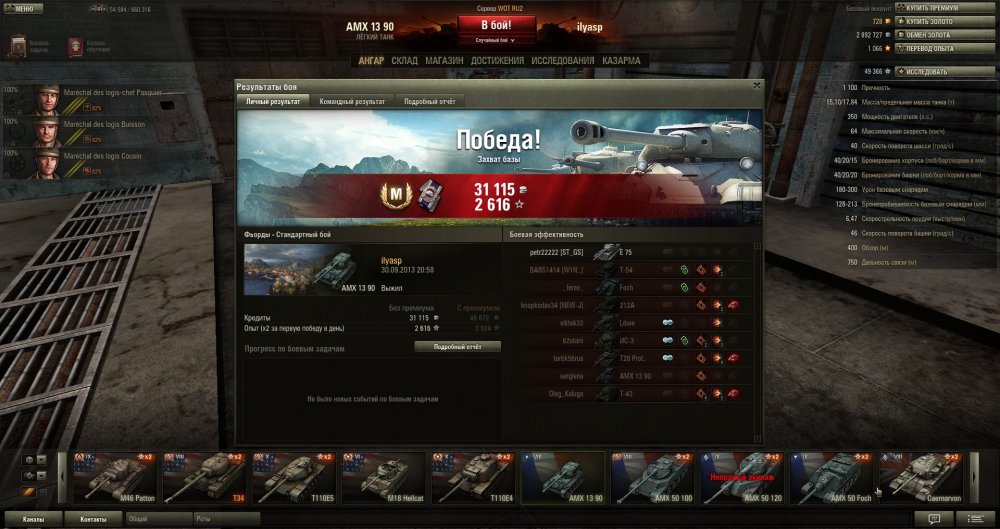Close the battle results window
1000x529 pixels.
[x=756, y=86]
